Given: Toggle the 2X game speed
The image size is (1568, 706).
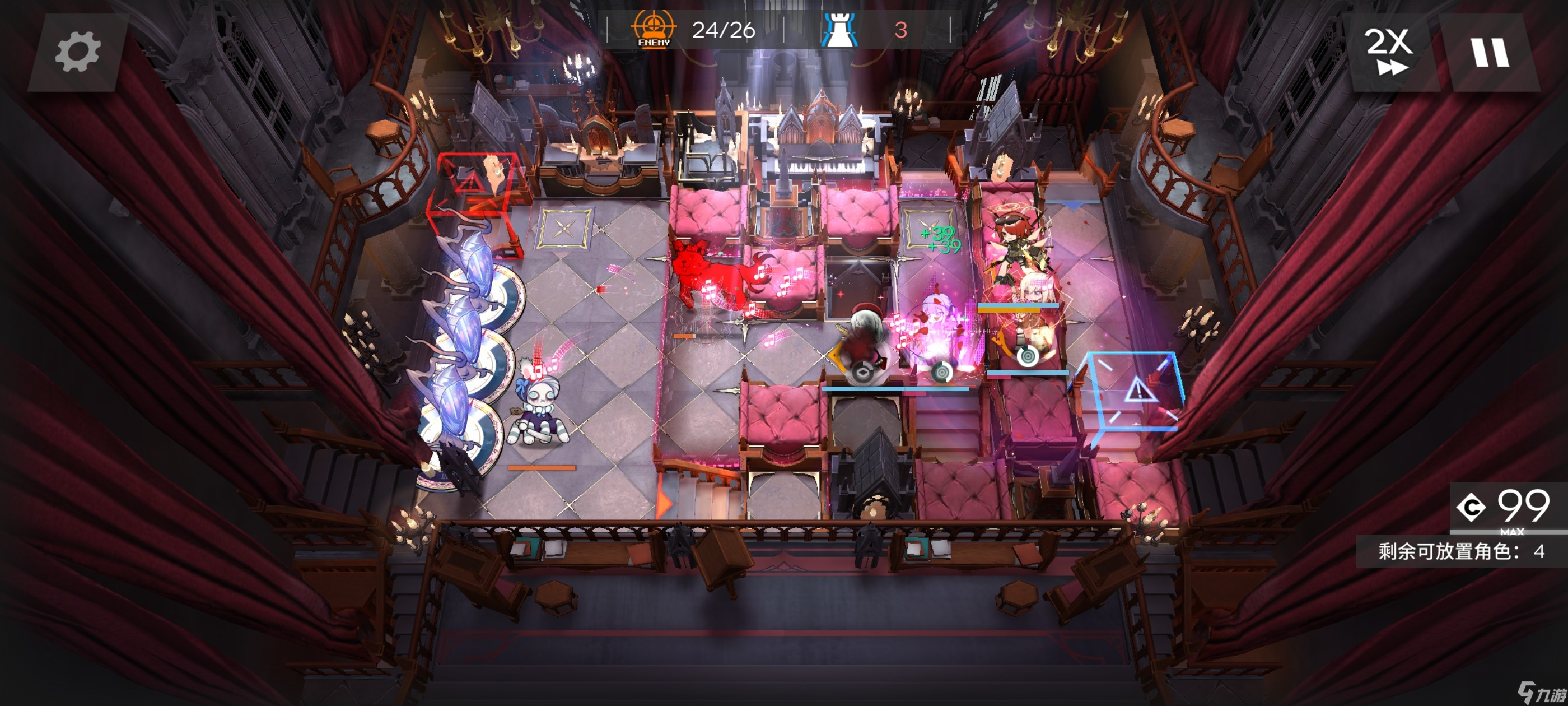Looking at the screenshot, I should pos(1390,52).
